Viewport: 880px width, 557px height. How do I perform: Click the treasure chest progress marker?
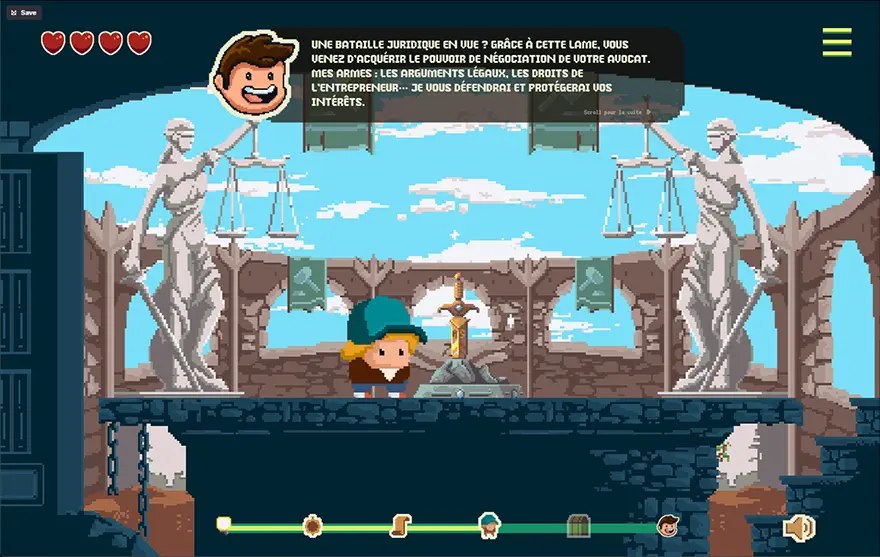[x=578, y=526]
